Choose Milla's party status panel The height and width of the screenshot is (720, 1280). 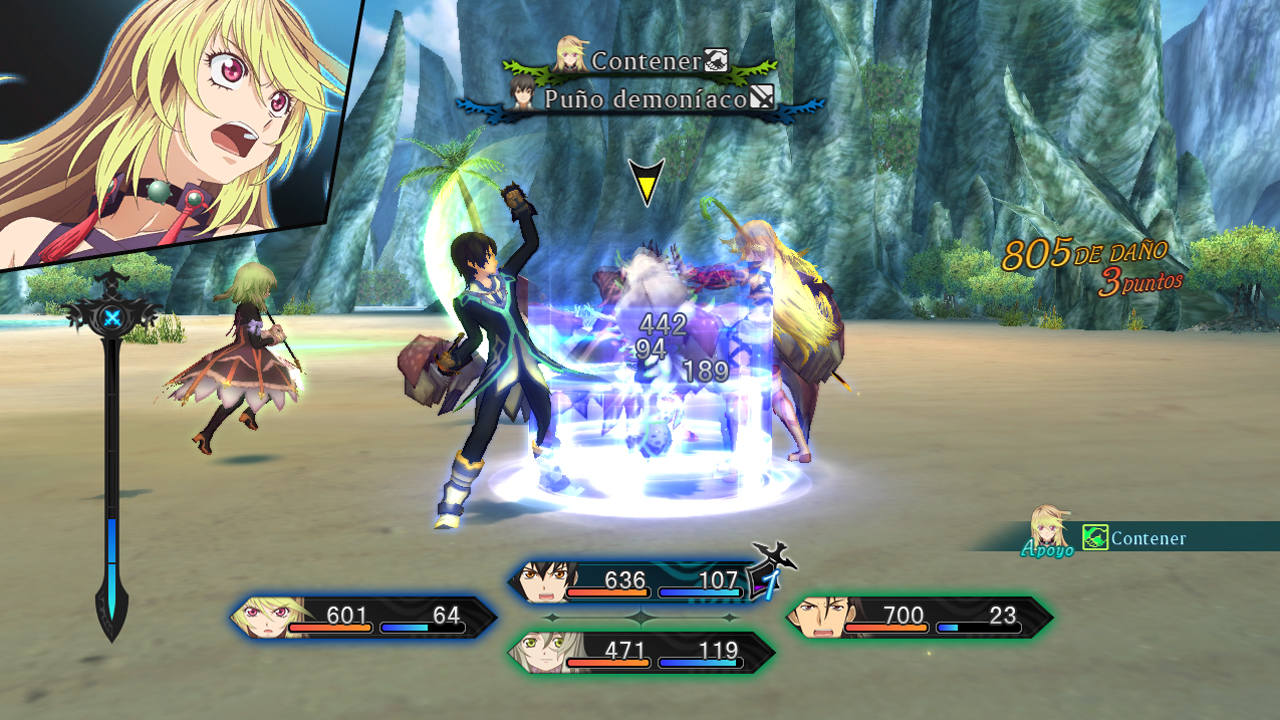point(364,617)
